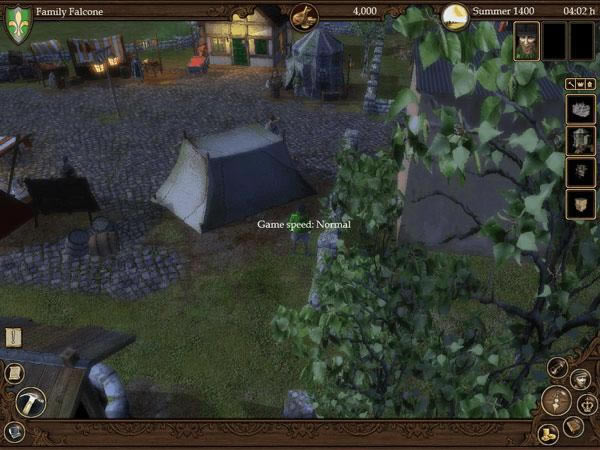
Task: Click the large compass button
Action: pyautogui.click(x=556, y=401)
